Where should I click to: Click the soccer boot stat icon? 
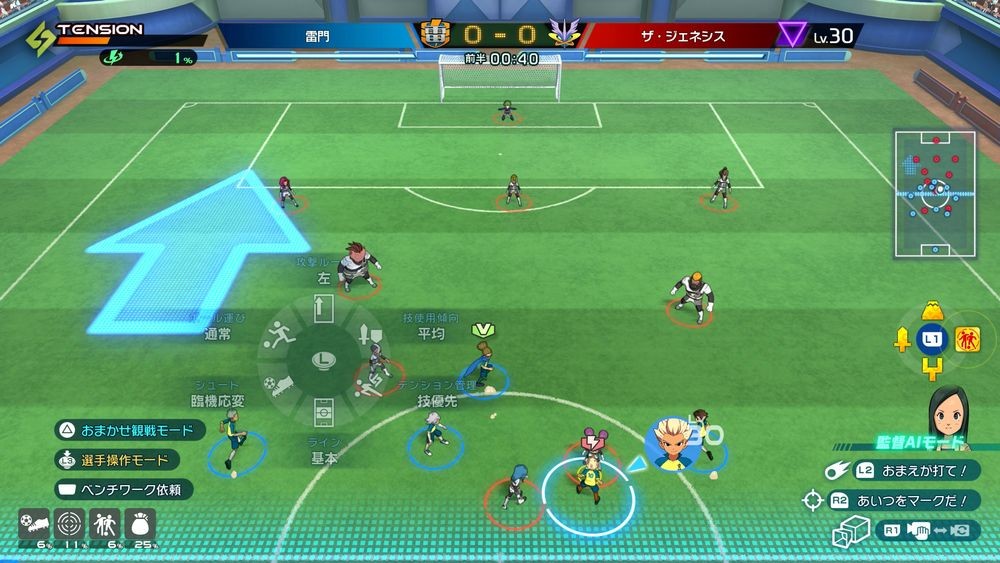[32, 523]
